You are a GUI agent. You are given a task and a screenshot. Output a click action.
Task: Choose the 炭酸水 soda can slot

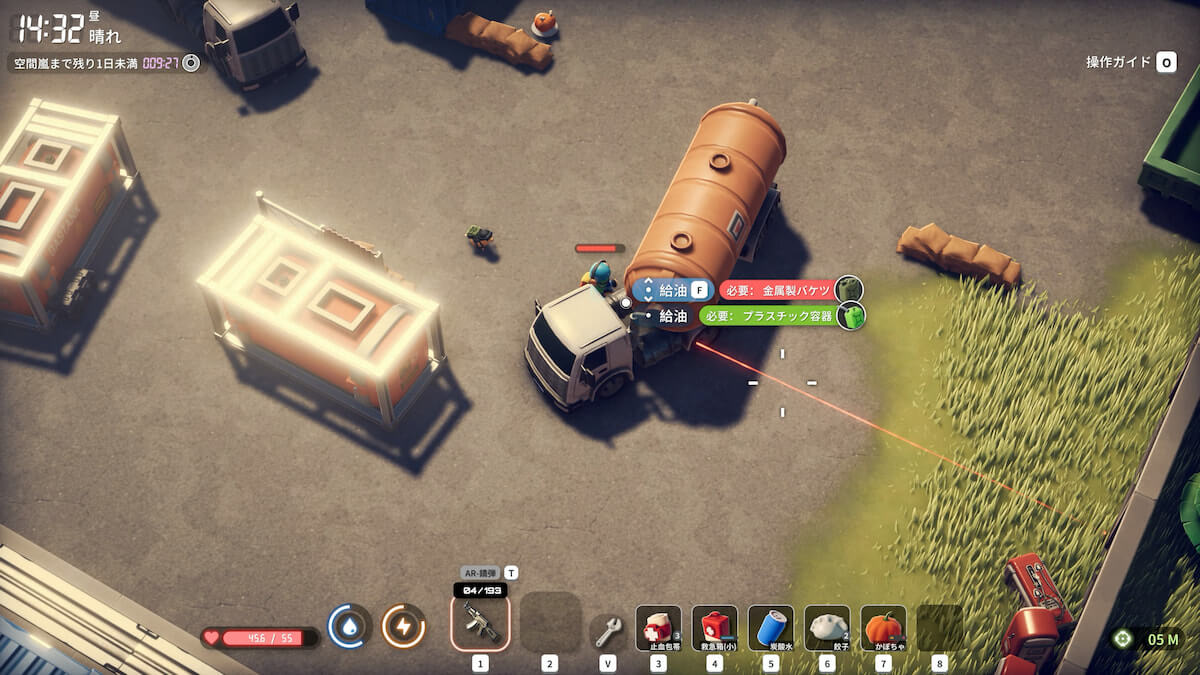pos(770,627)
